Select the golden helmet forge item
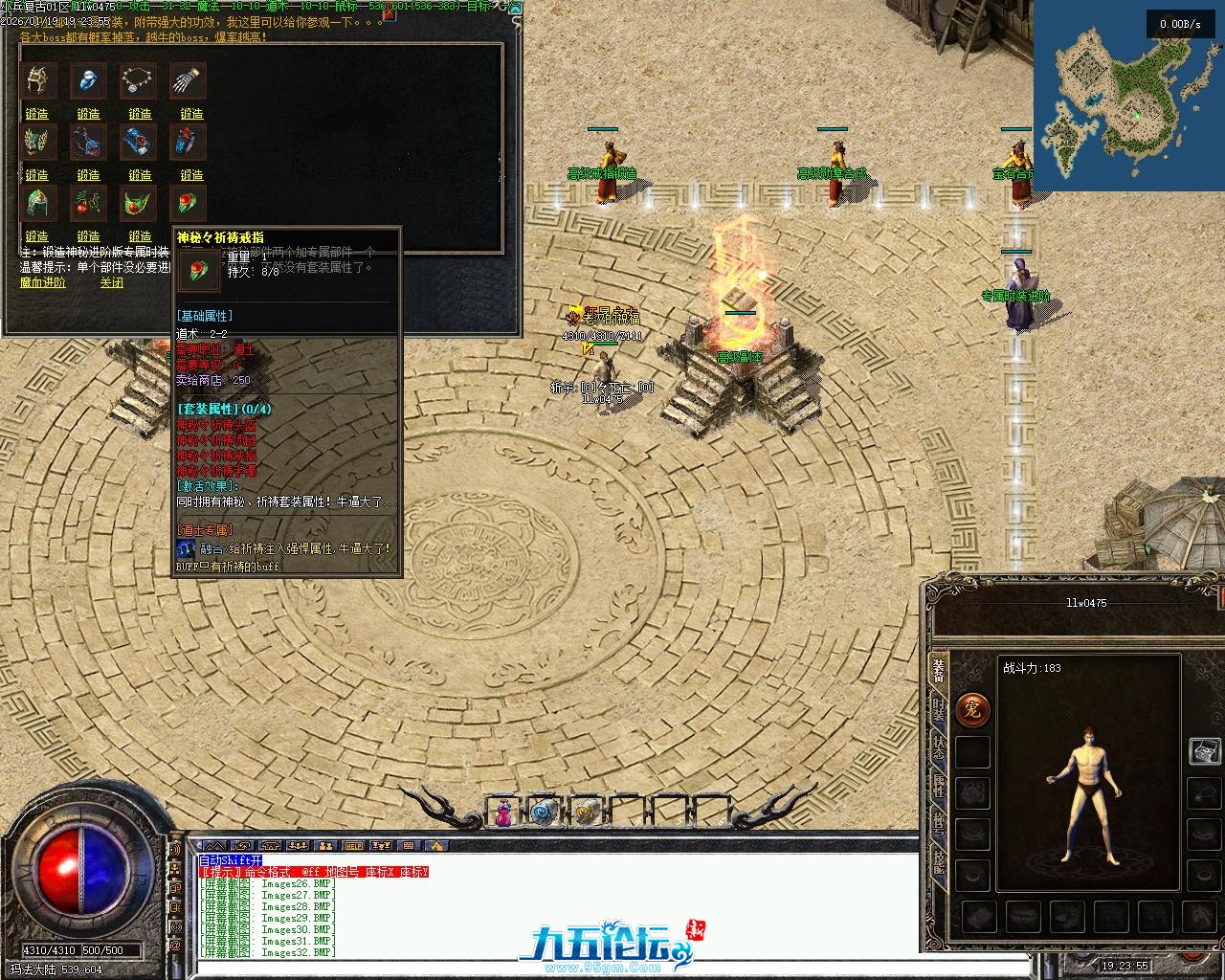This screenshot has width=1225, height=980. (37, 81)
